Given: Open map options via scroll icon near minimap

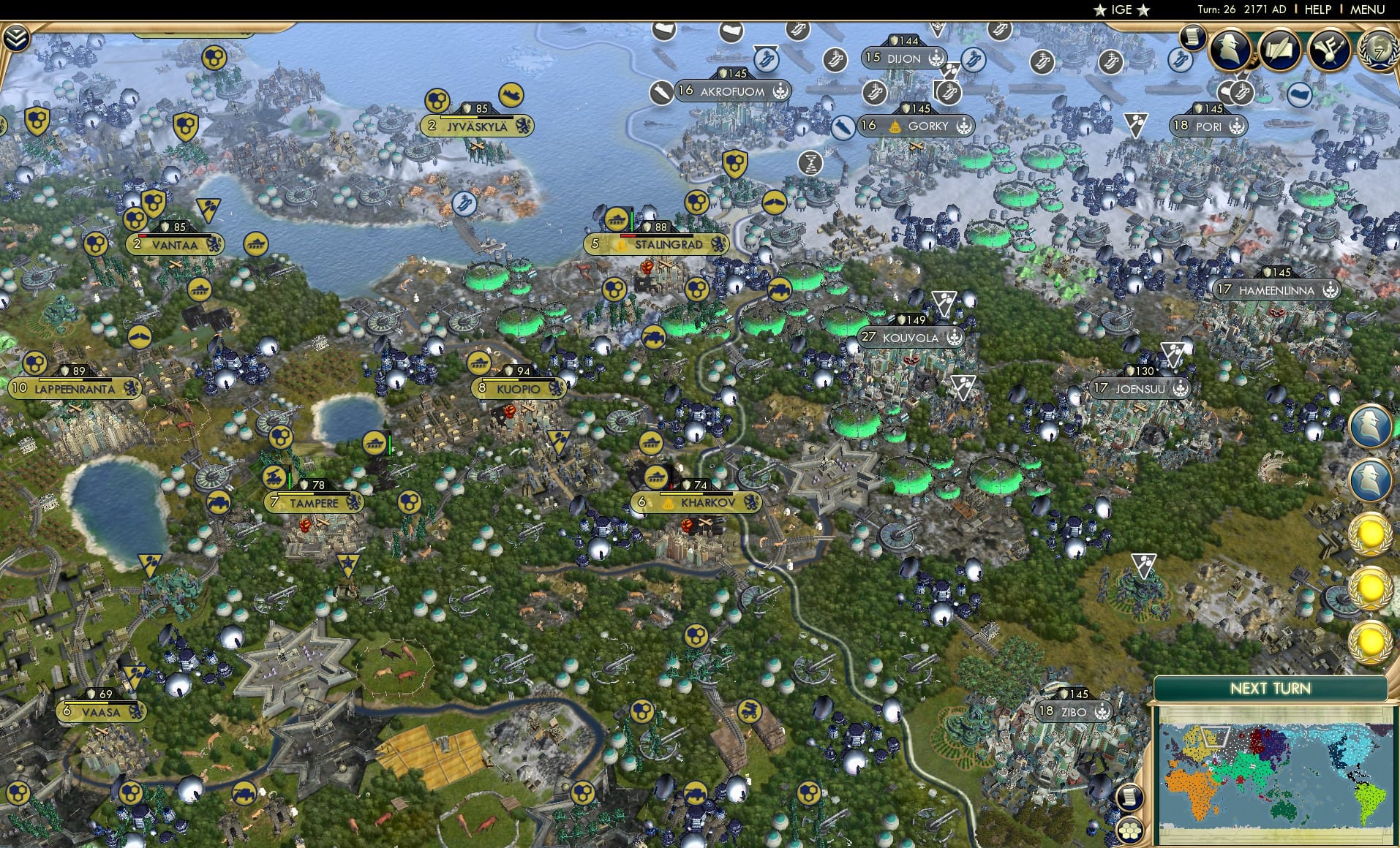Looking at the screenshot, I should [x=1131, y=795].
